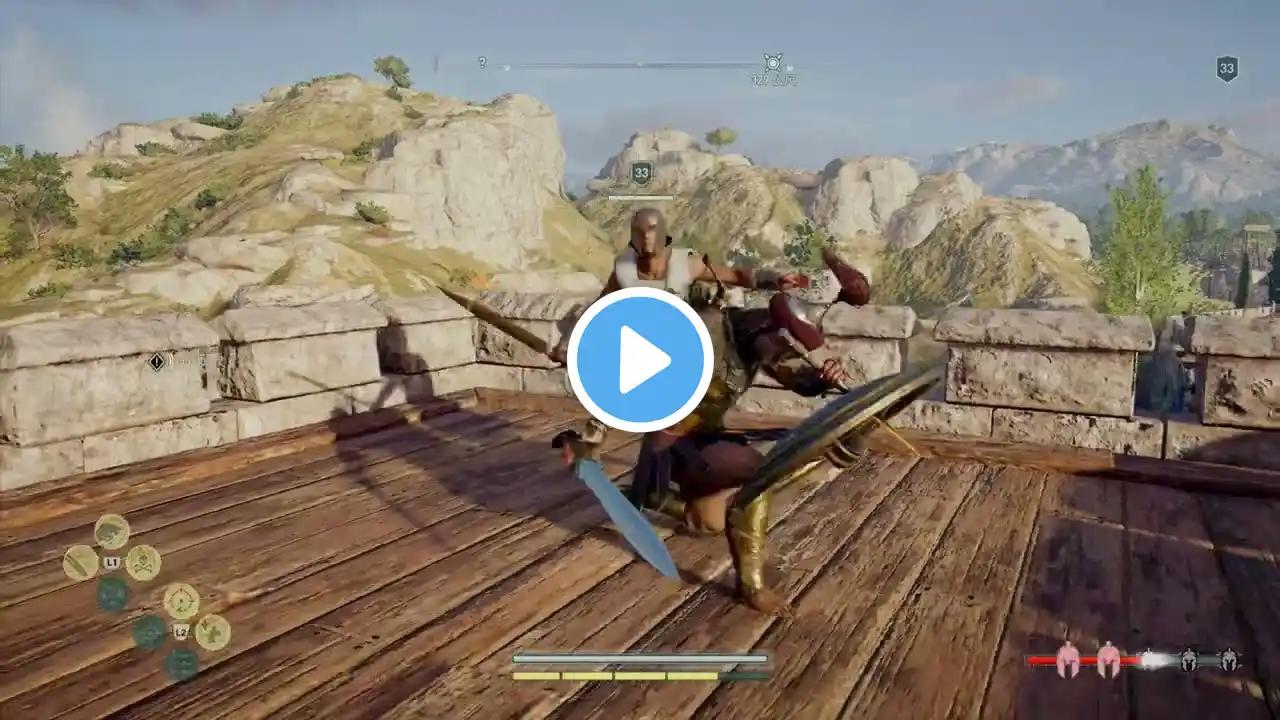Use the diagonal arrows ability icon
The height and width of the screenshot is (720, 1280).
[x=81, y=563]
